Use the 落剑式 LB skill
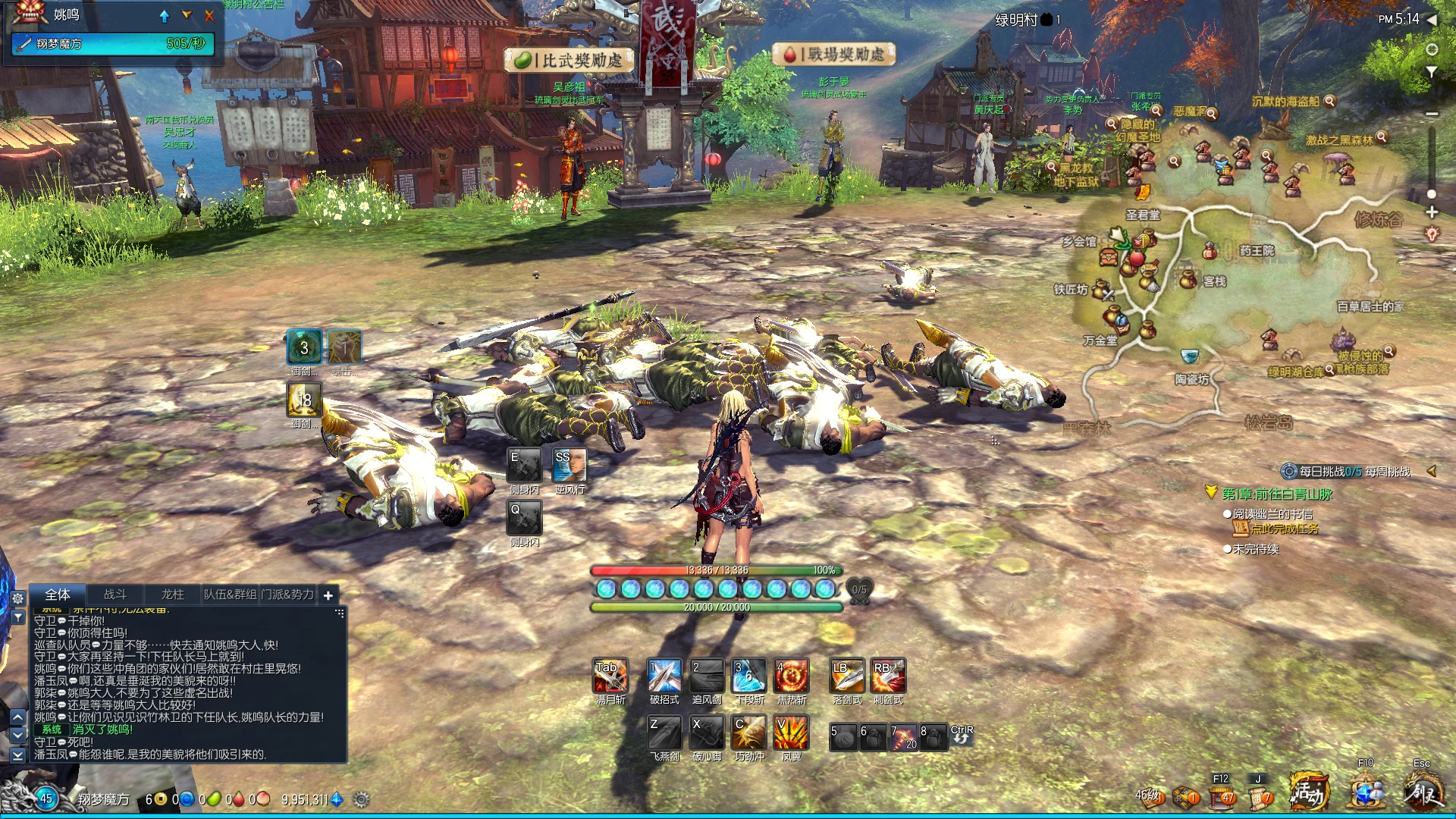1456x819 pixels. click(x=847, y=676)
